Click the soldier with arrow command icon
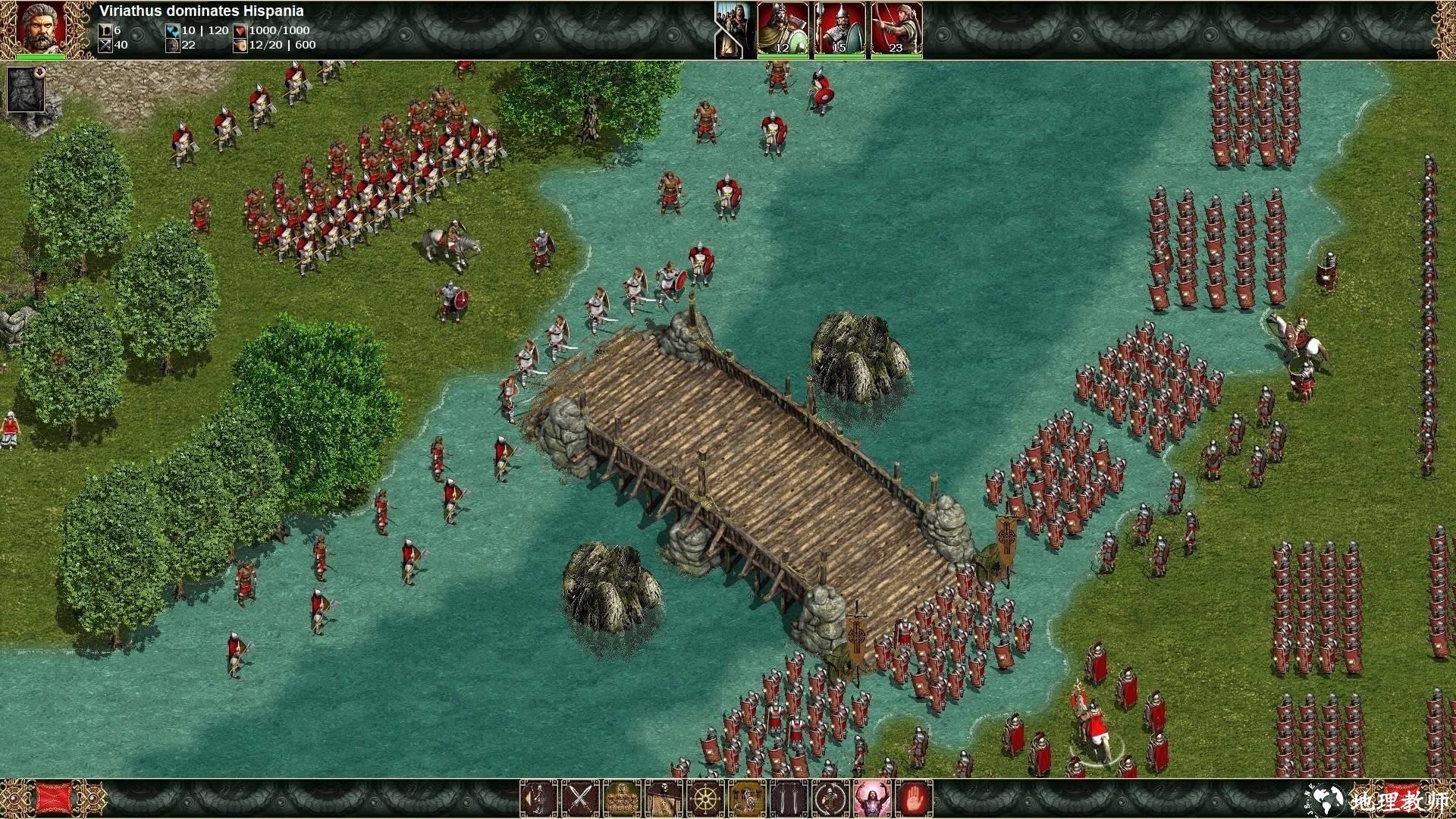 (538, 798)
